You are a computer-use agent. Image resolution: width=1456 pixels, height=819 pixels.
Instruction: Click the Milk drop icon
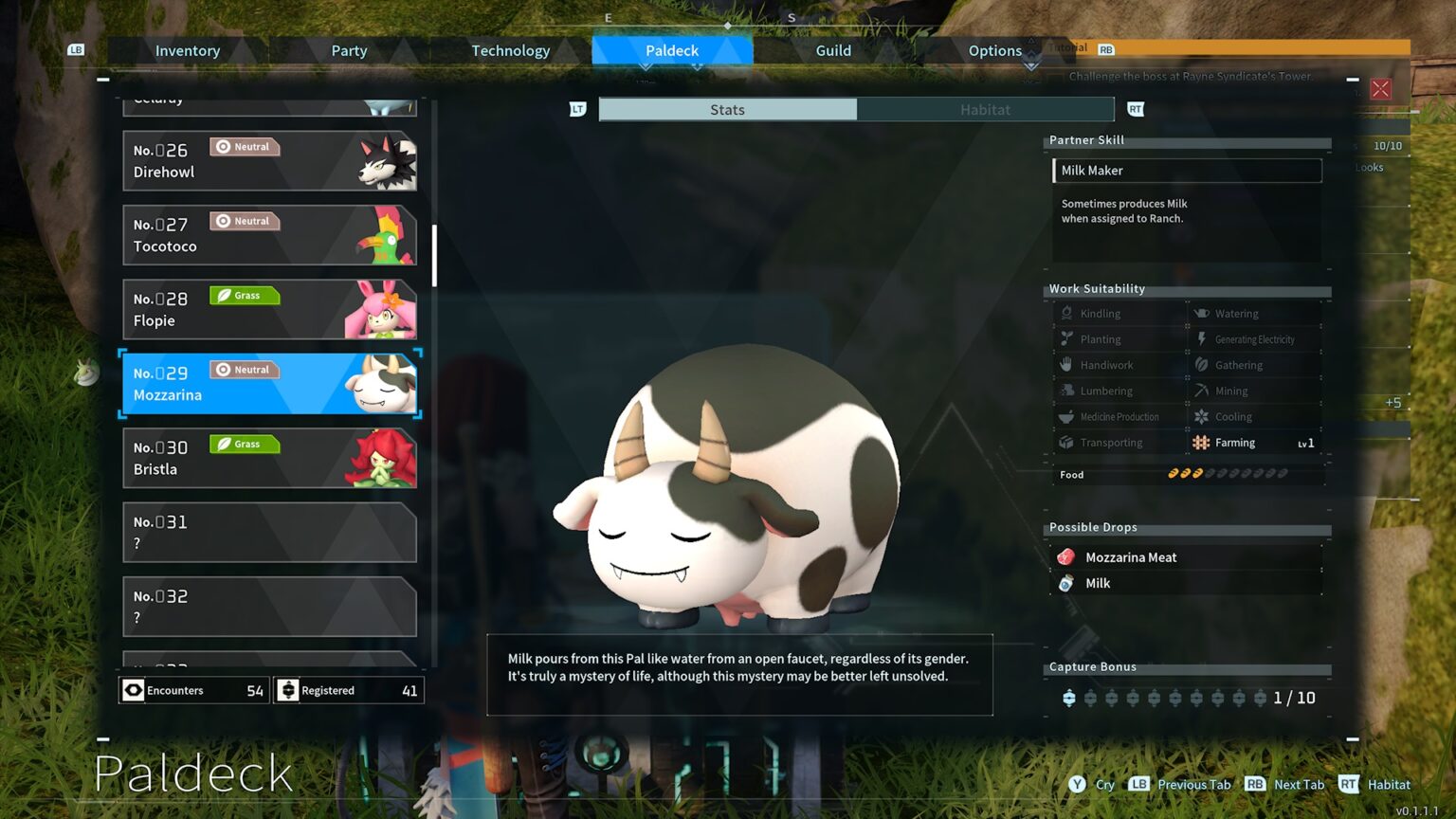point(1067,583)
